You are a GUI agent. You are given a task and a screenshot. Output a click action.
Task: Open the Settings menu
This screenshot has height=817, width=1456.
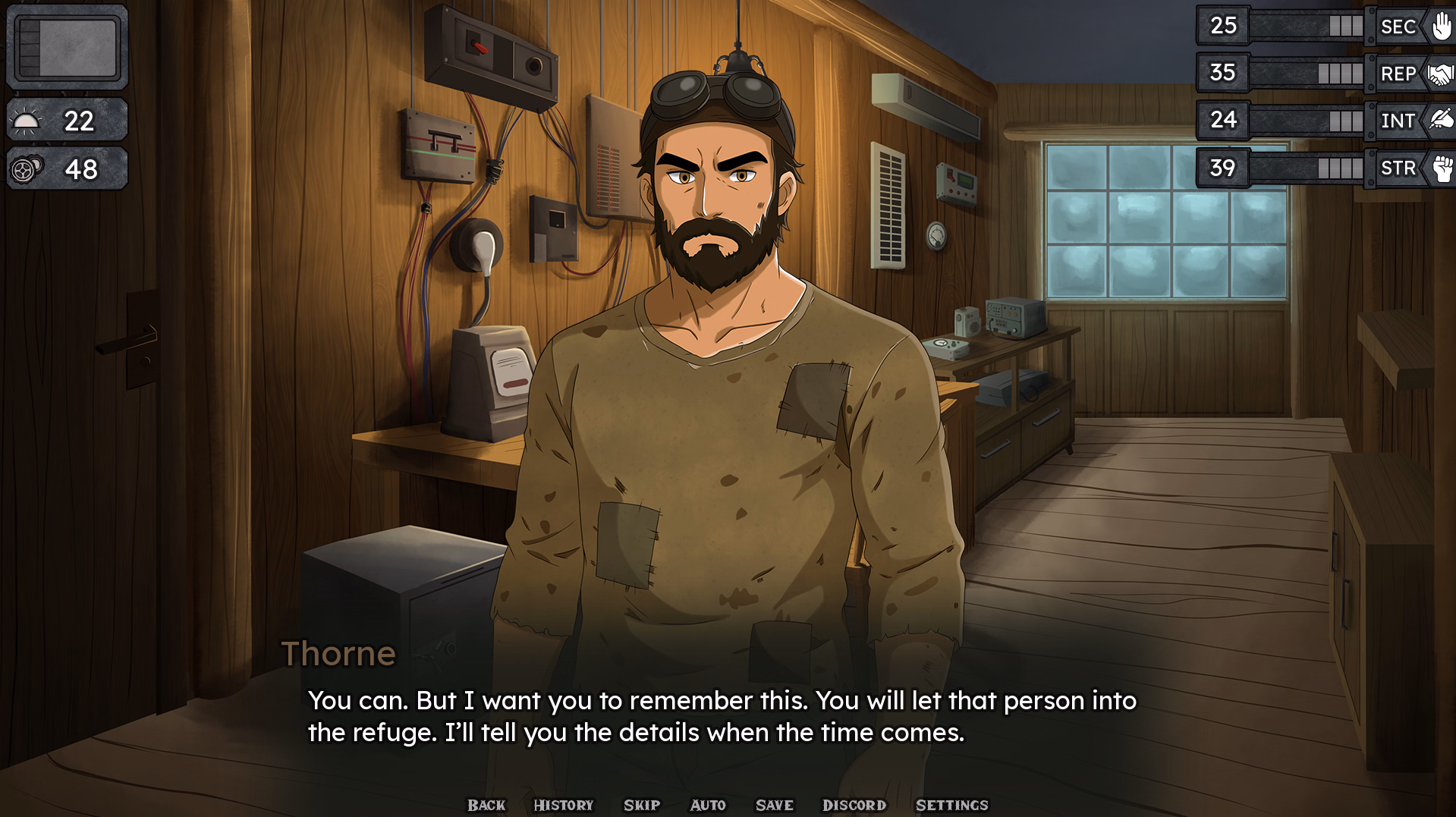952,805
